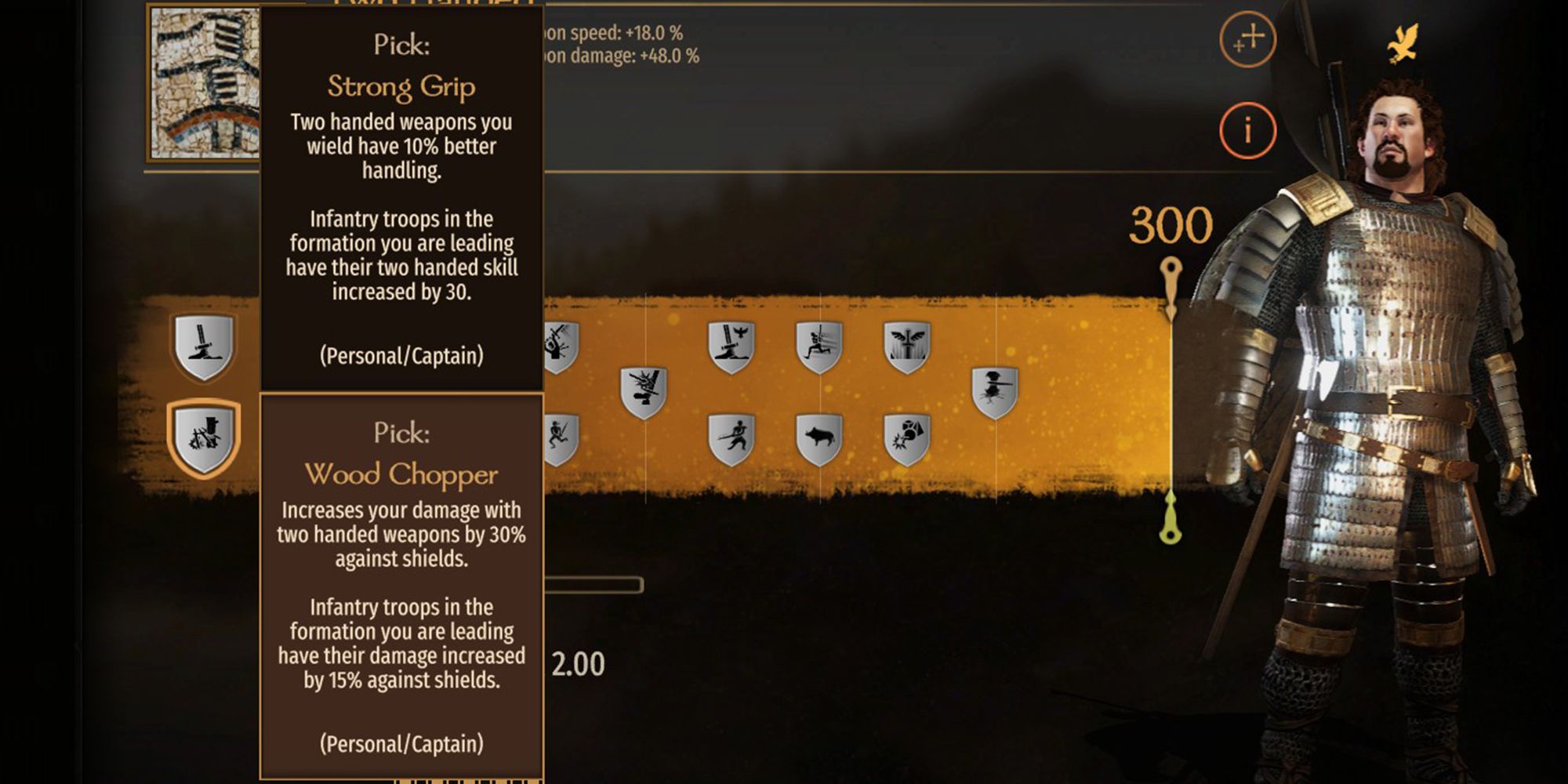Click the winged sword perk shield

point(907,344)
